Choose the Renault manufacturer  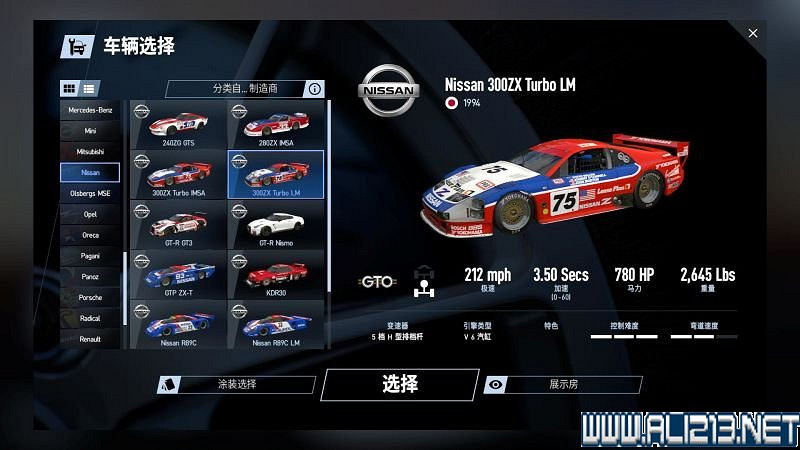(90, 339)
